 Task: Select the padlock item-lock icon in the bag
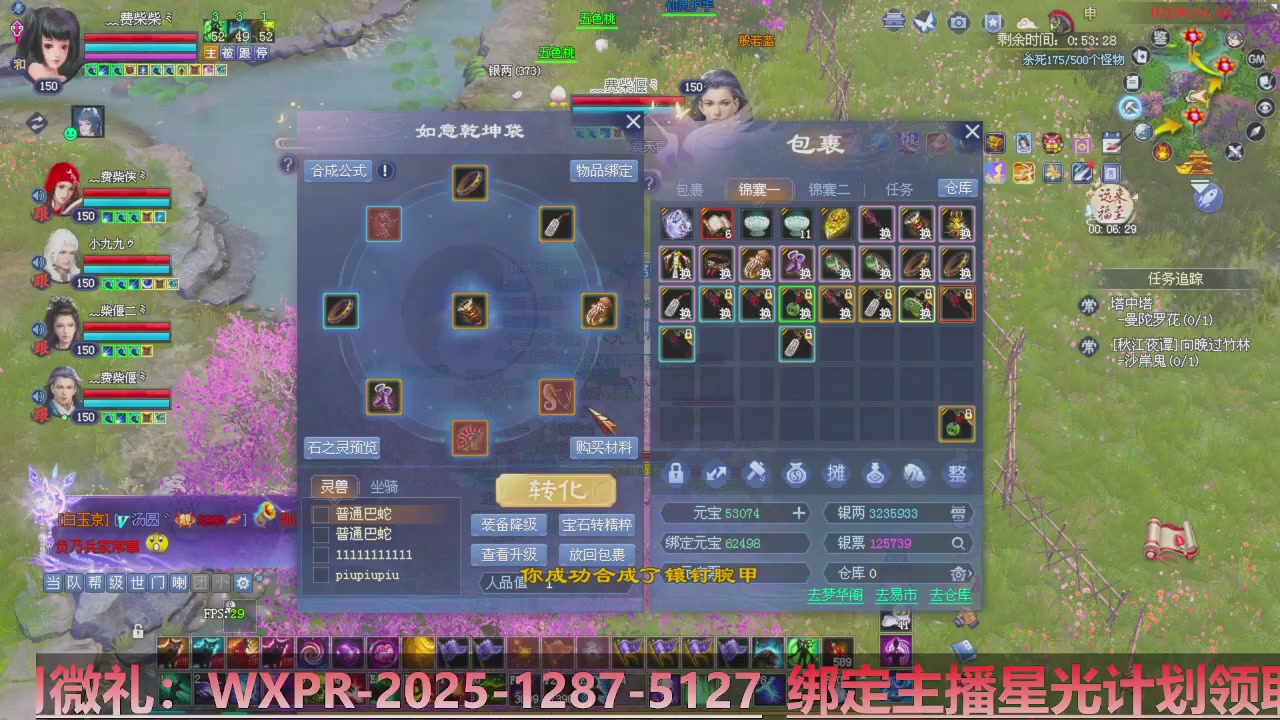click(x=676, y=474)
